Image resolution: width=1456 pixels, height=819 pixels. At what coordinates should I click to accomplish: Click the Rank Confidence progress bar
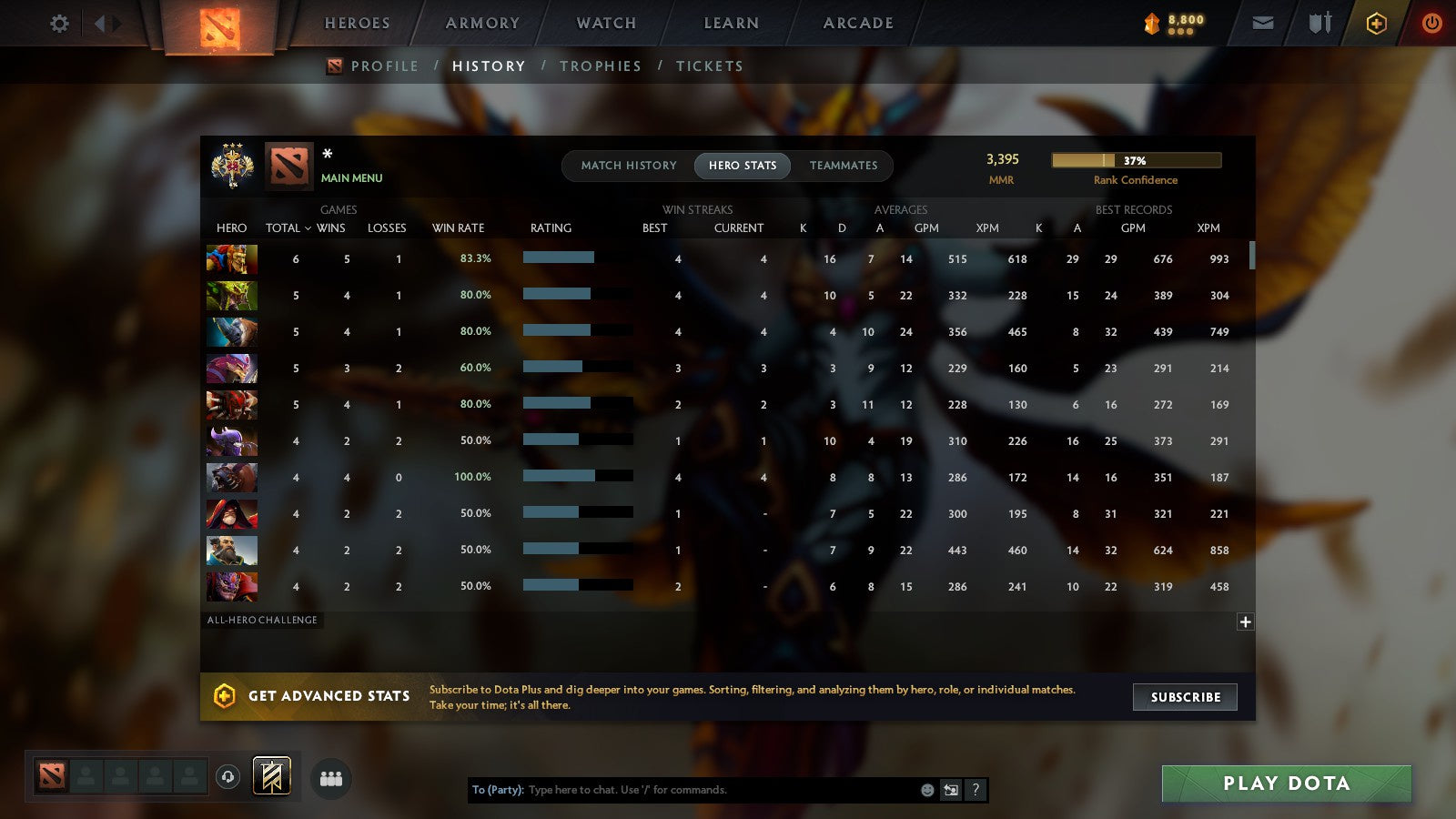point(1137,159)
